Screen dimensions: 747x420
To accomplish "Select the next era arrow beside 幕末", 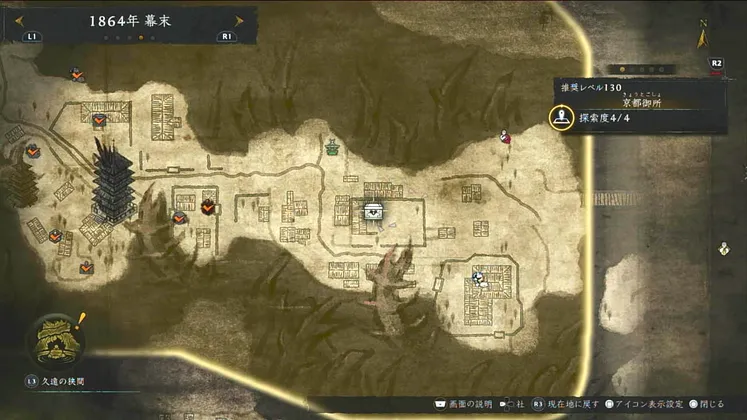I will click(238, 19).
